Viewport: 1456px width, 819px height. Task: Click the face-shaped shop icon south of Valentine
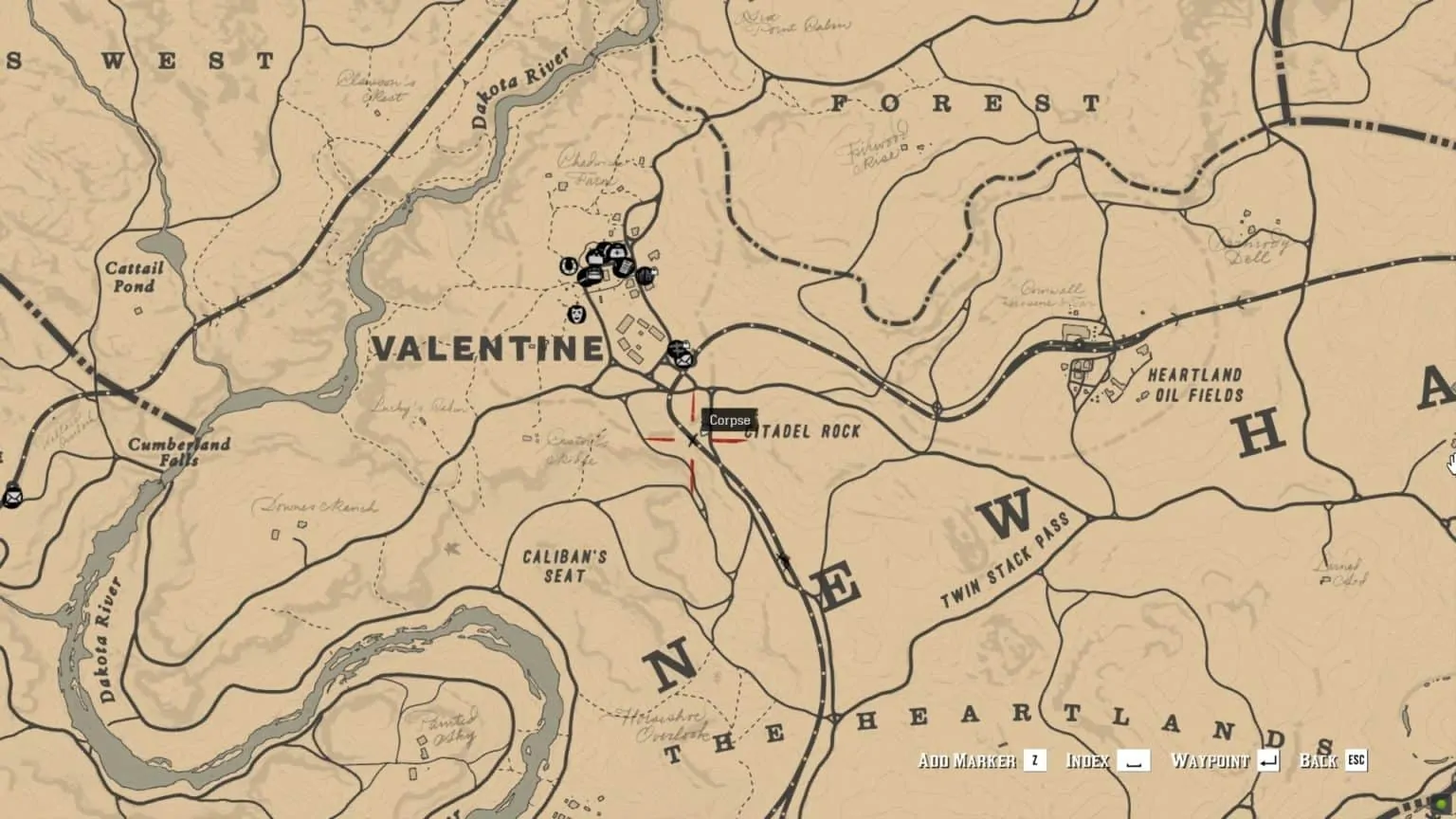point(576,315)
